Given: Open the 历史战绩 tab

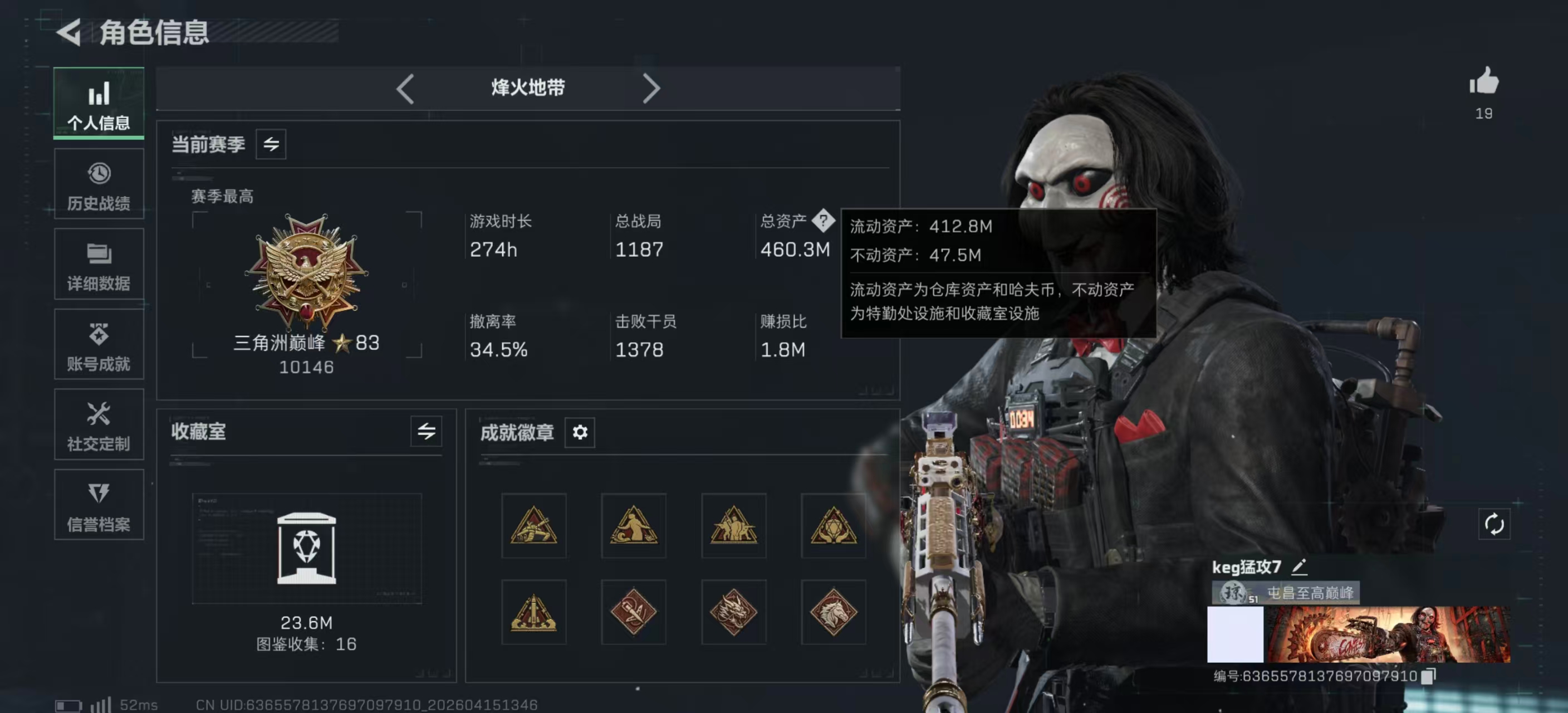Looking at the screenshot, I should (x=99, y=184).
